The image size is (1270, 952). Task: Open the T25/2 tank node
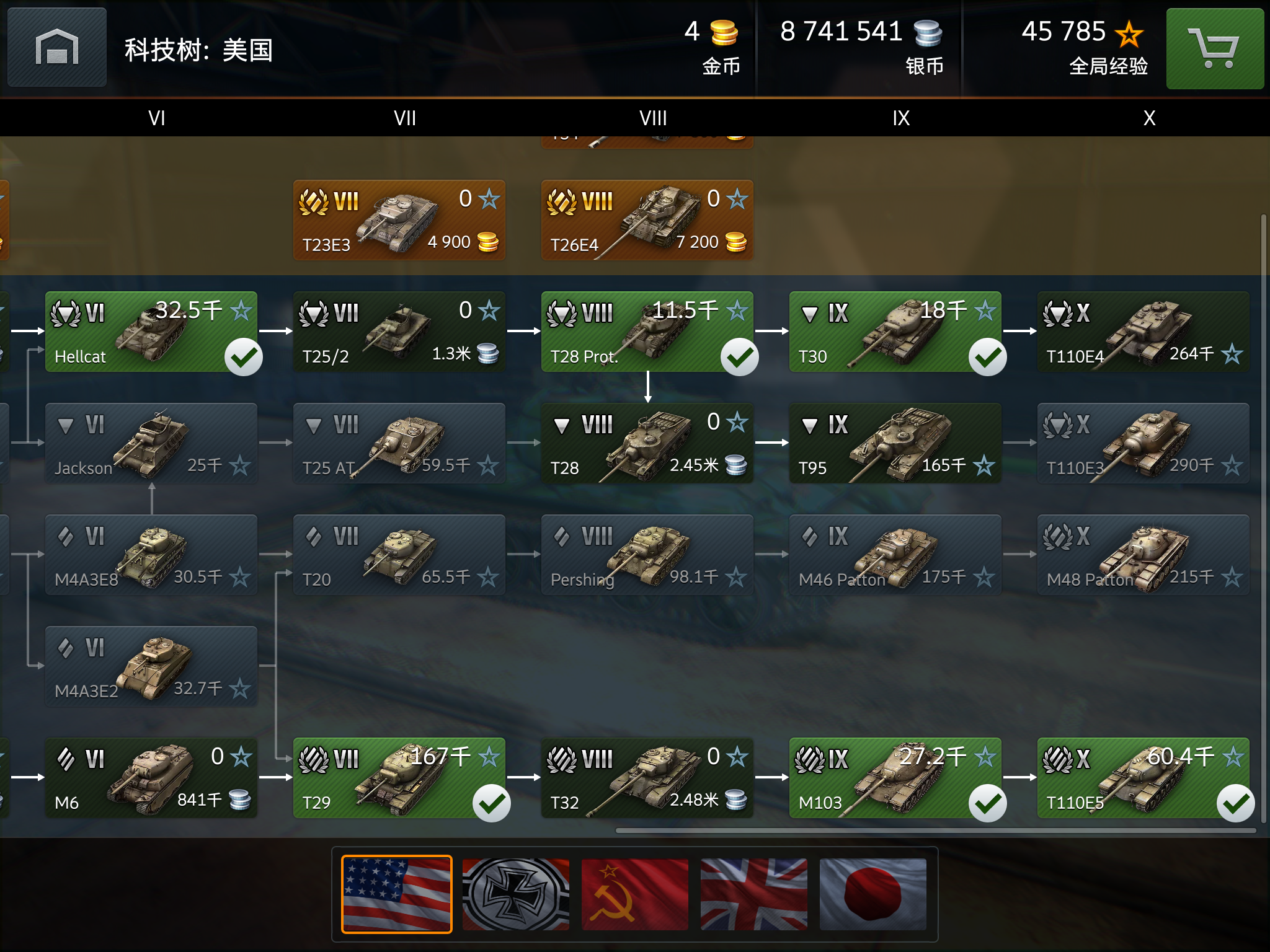399,332
